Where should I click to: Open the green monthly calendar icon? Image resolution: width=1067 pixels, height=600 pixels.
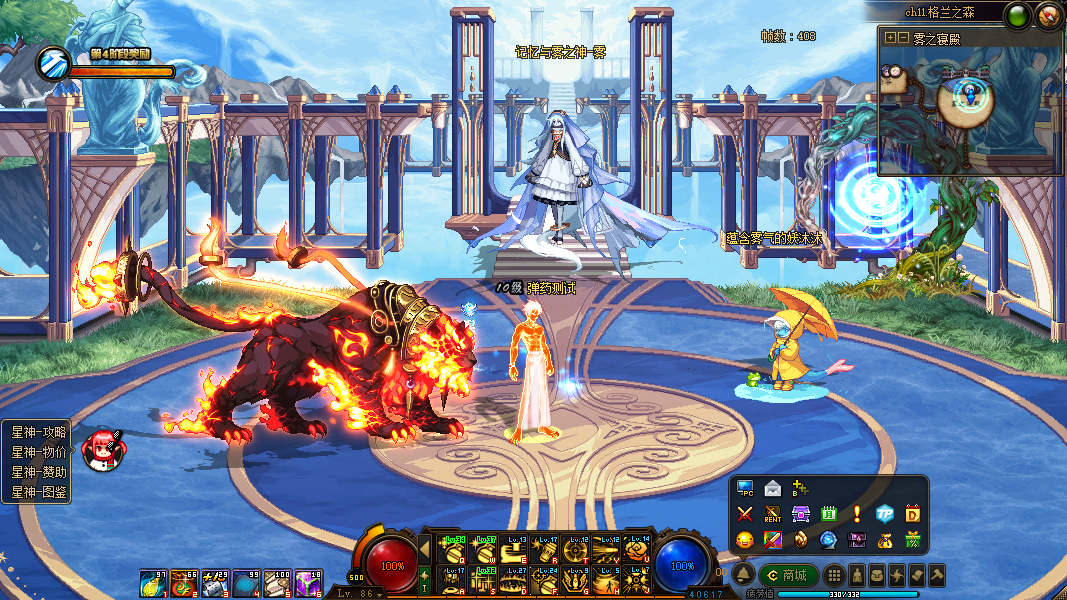coord(828,514)
